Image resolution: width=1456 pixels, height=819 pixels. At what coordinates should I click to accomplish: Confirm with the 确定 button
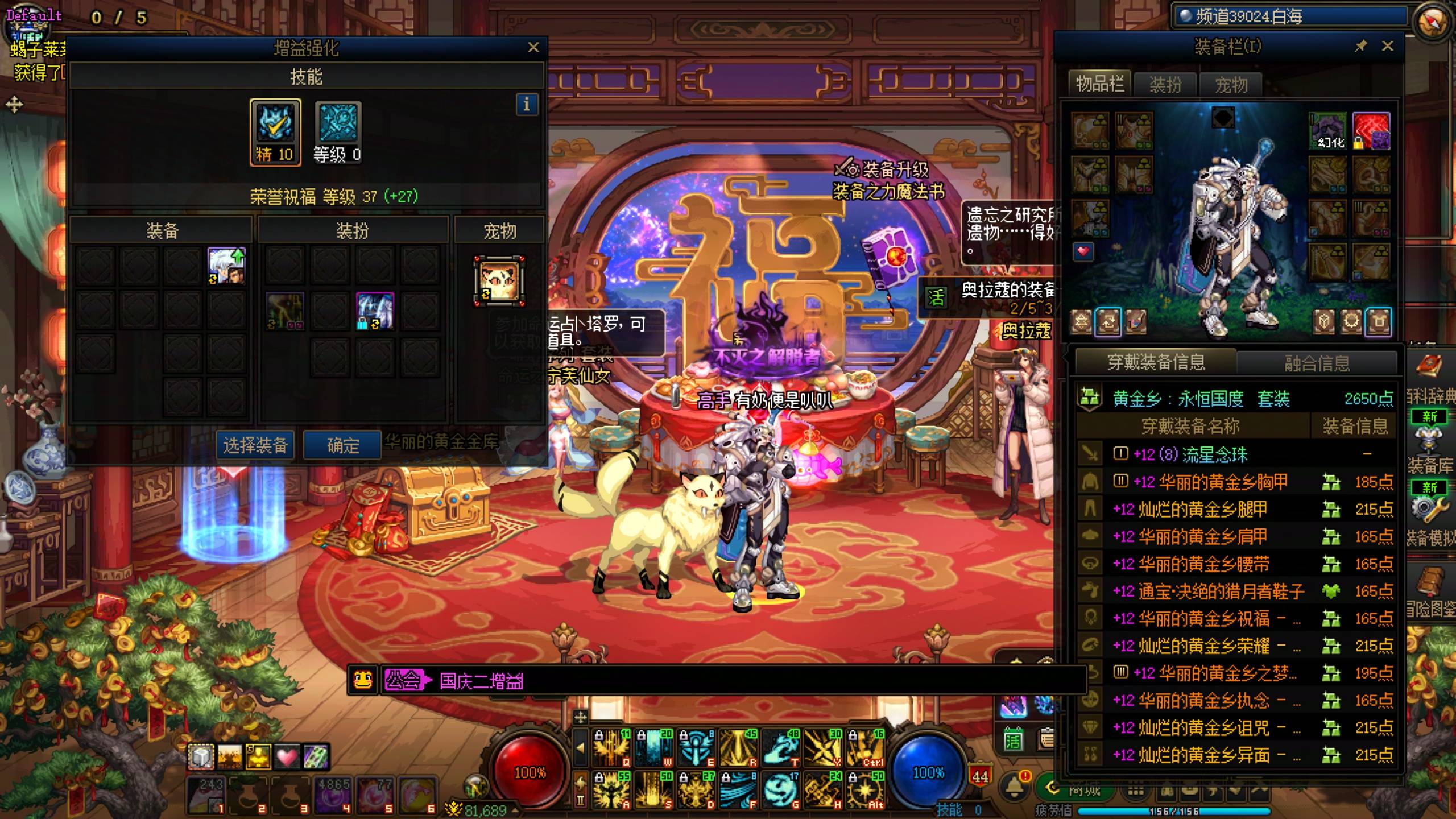pyautogui.click(x=342, y=445)
